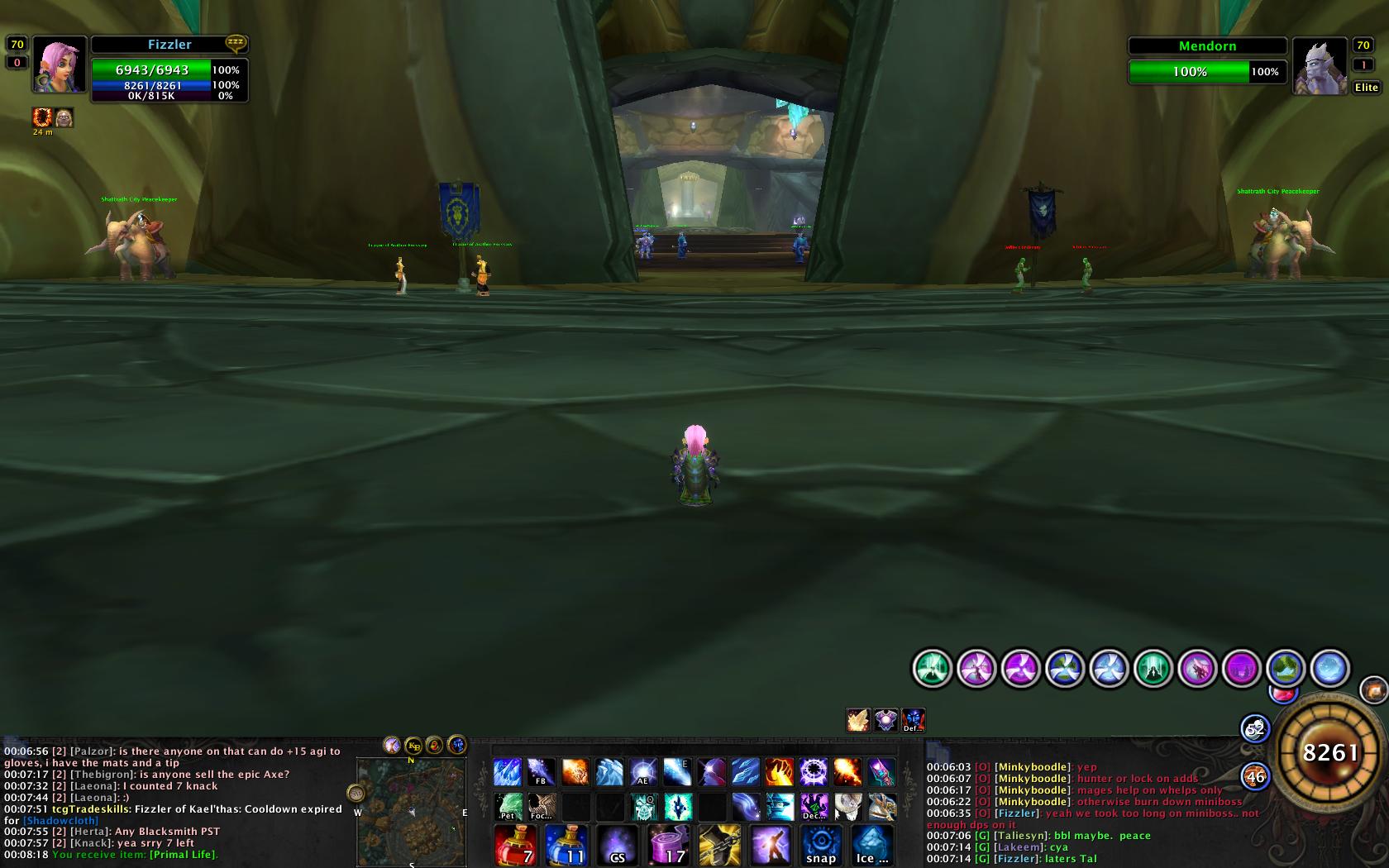The width and height of the screenshot is (1389, 868).
Task: Activate the GS action button
Action: click(x=618, y=845)
